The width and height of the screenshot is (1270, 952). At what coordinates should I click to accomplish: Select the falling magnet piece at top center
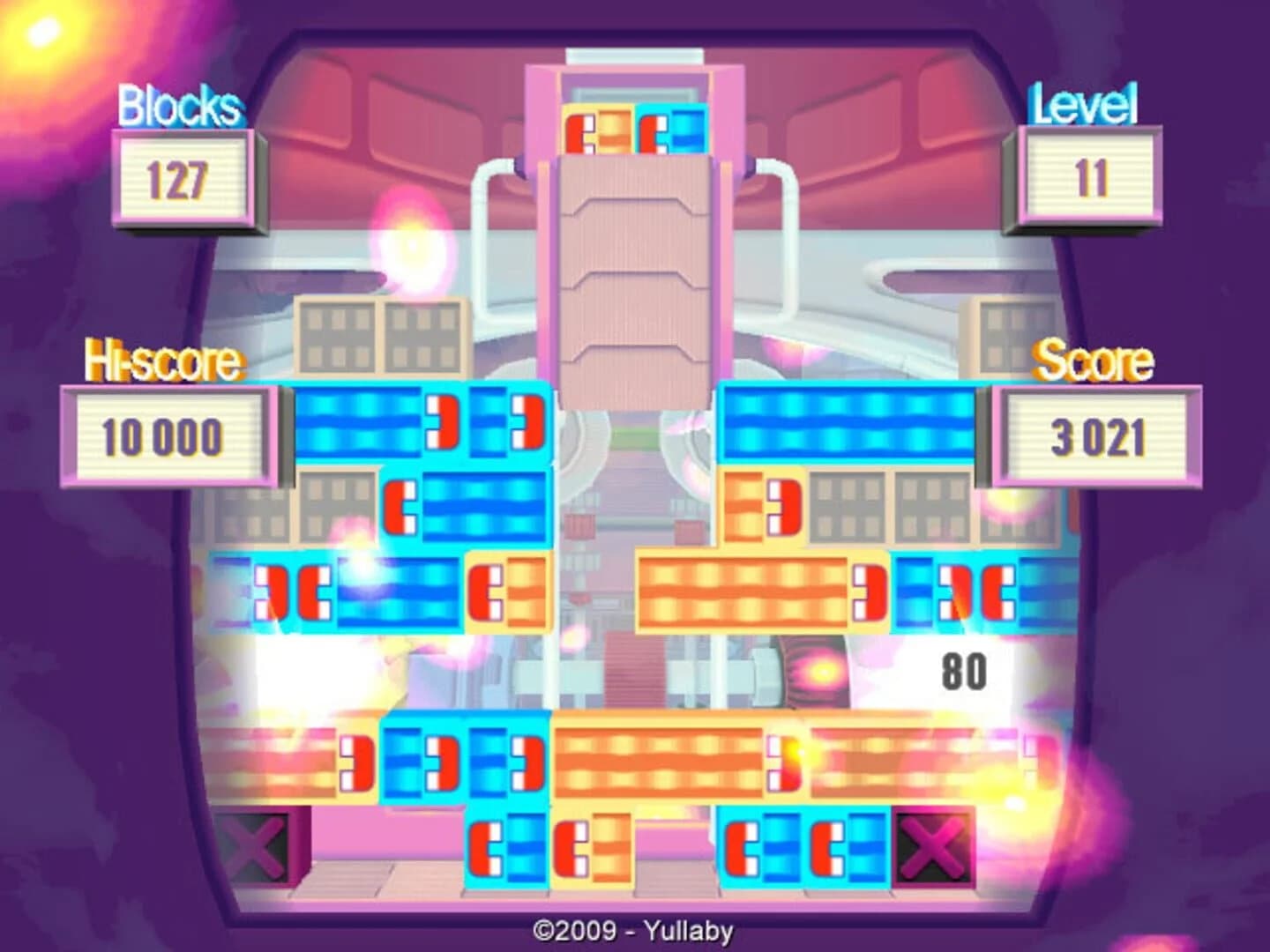[x=635, y=128]
